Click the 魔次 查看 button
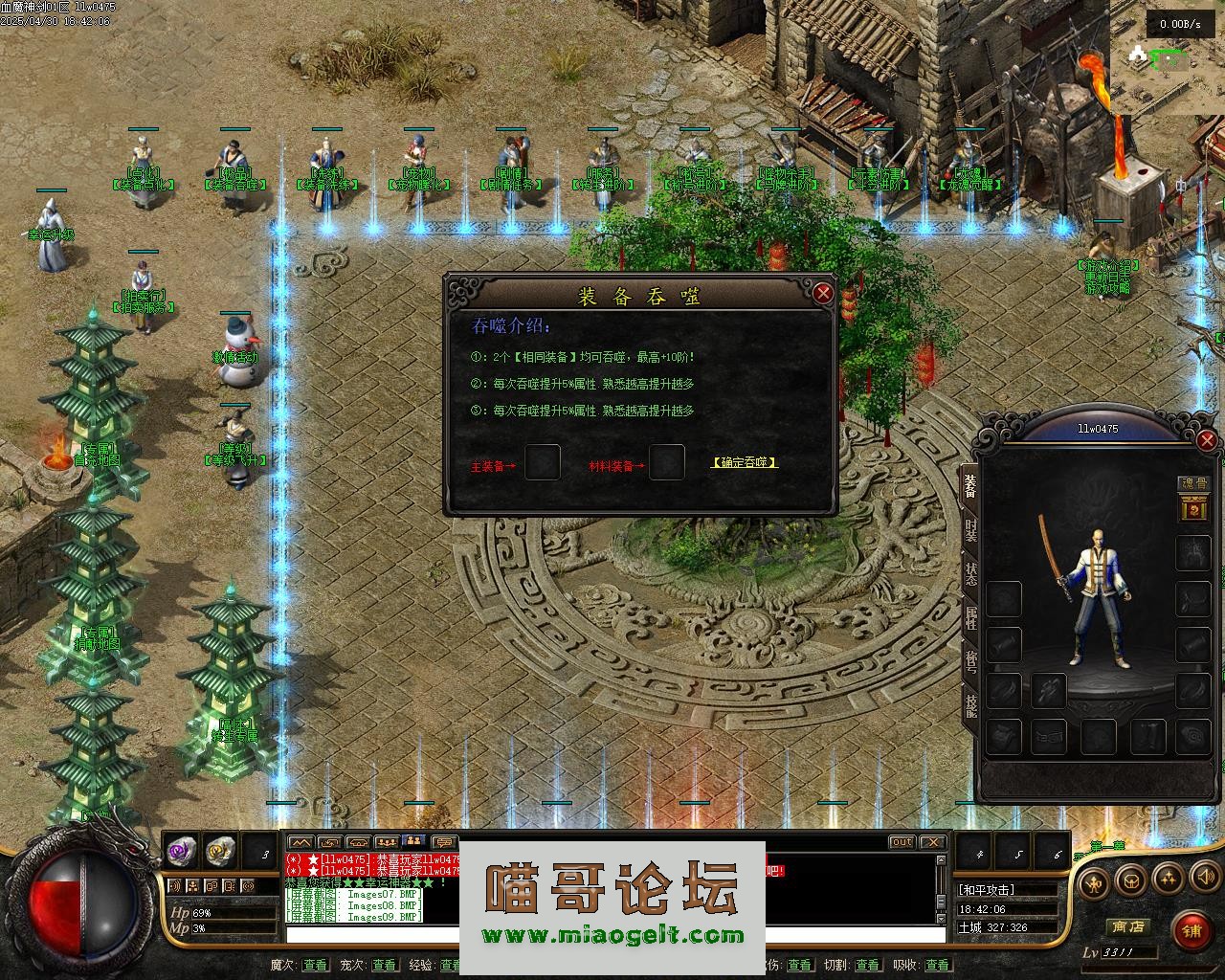This screenshot has height=980, width=1225. point(315,965)
